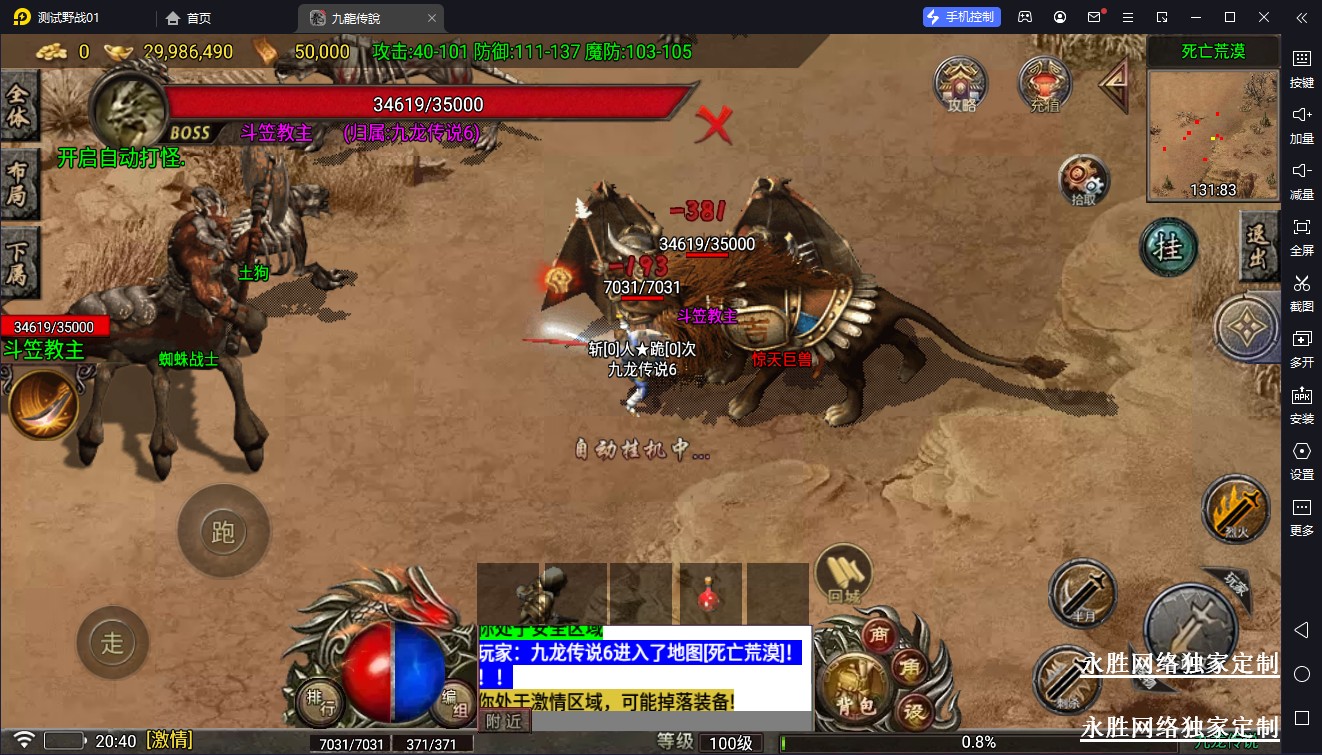Use the 回城 return-to-town scroll
Image resolution: width=1322 pixels, height=755 pixels.
(x=844, y=576)
